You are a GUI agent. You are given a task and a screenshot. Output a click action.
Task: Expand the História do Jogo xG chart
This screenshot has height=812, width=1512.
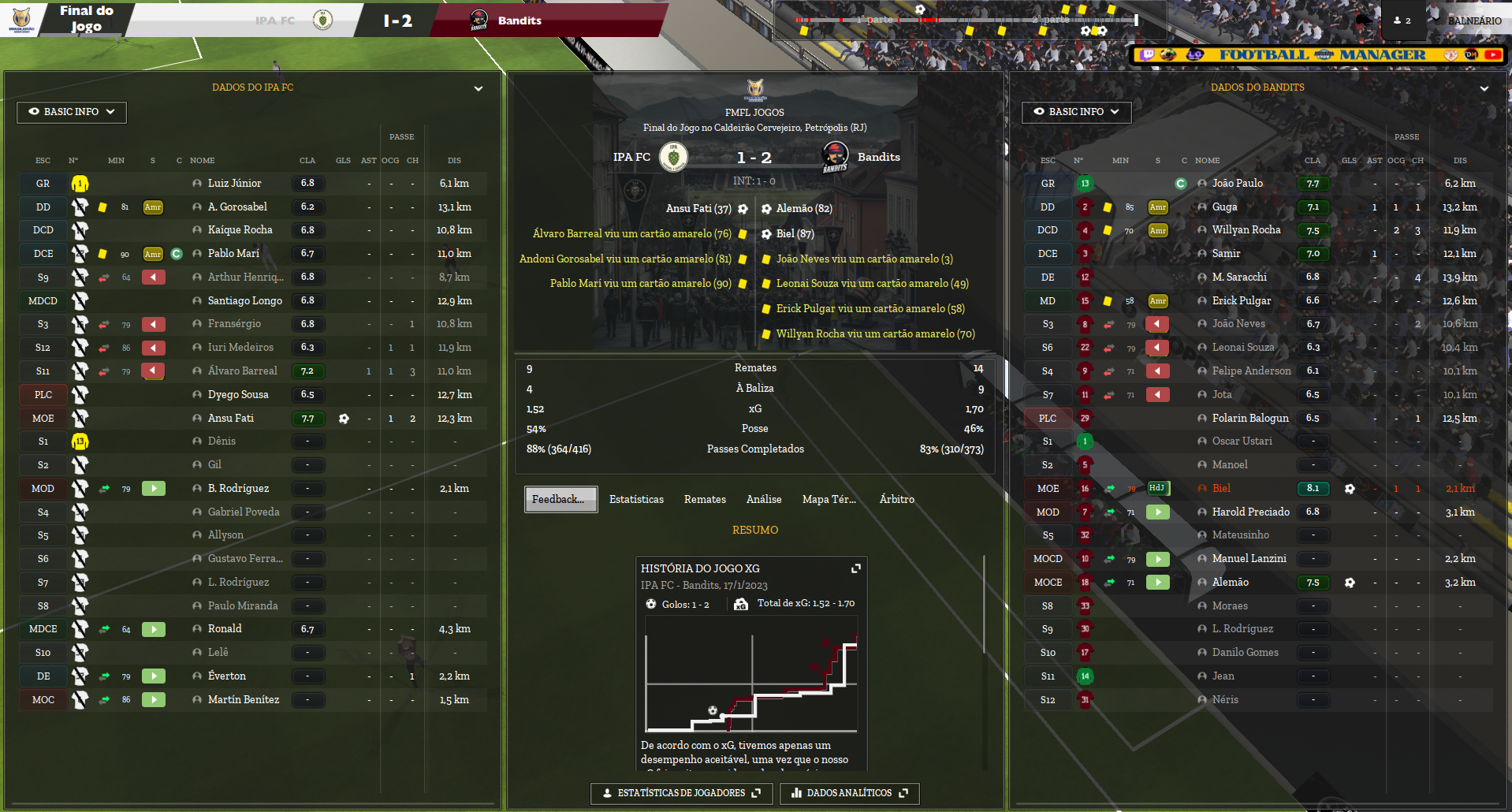[856, 568]
